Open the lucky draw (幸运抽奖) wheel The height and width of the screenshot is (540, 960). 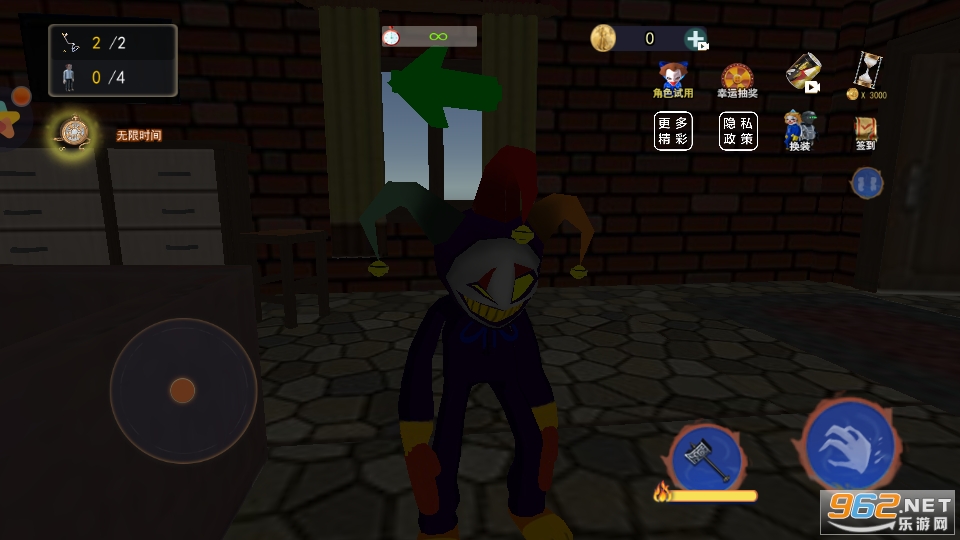point(737,79)
